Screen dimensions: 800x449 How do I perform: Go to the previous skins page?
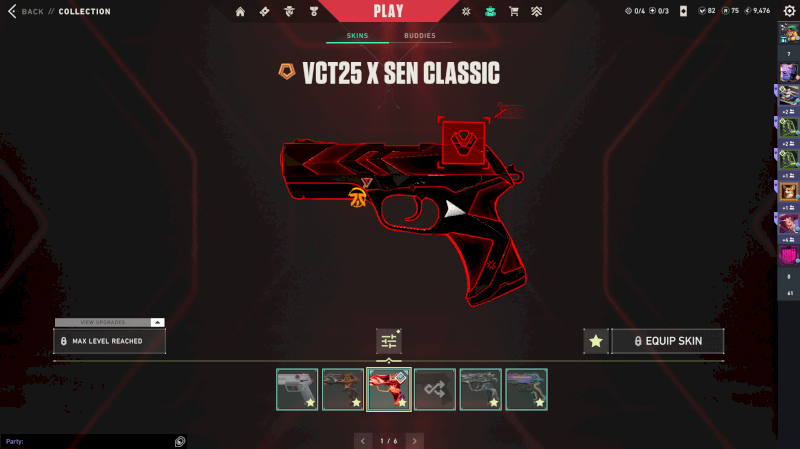[362, 440]
